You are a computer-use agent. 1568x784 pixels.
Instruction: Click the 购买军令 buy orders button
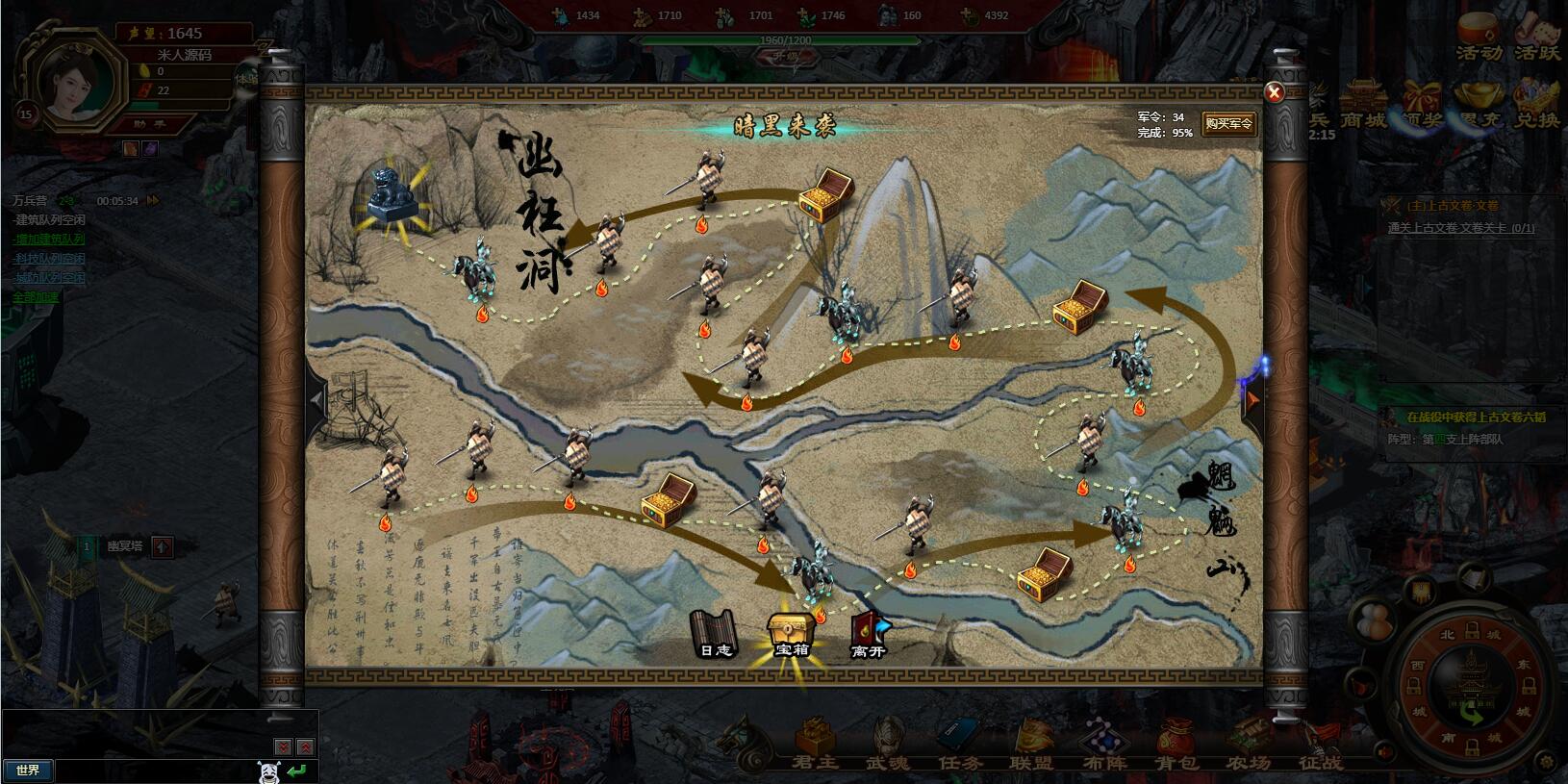click(x=1228, y=124)
